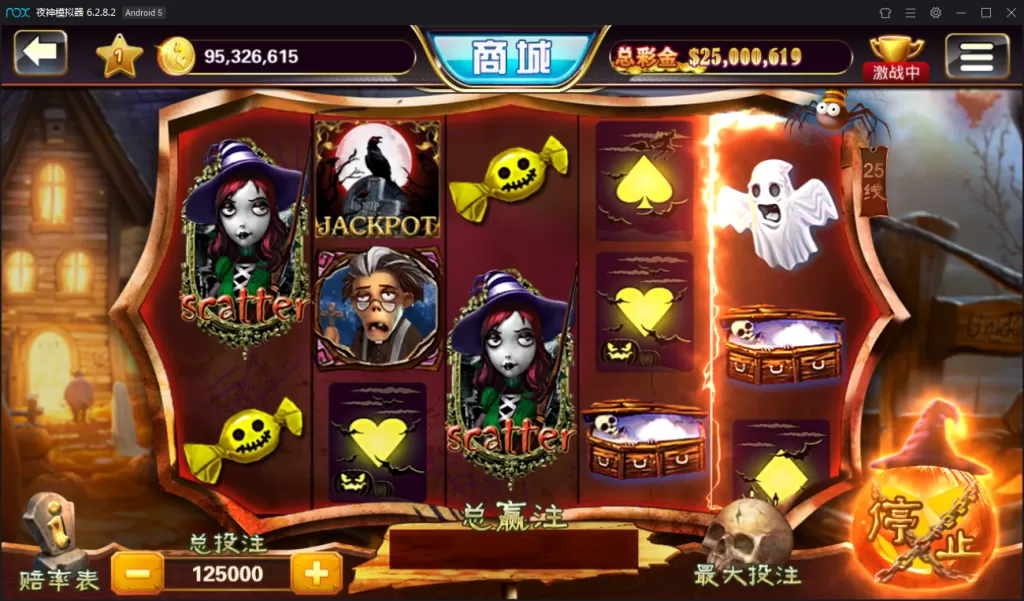Screen dimensions: 1024x601
Task: Open the hamburger menu
Action: click(976, 56)
